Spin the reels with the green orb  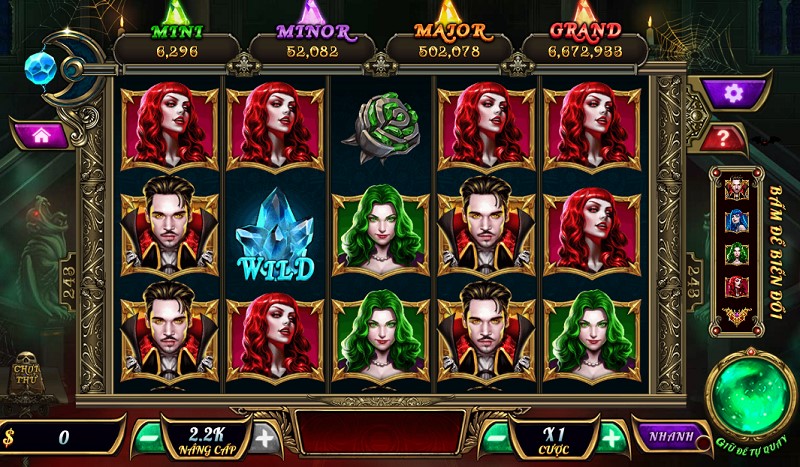point(751,393)
